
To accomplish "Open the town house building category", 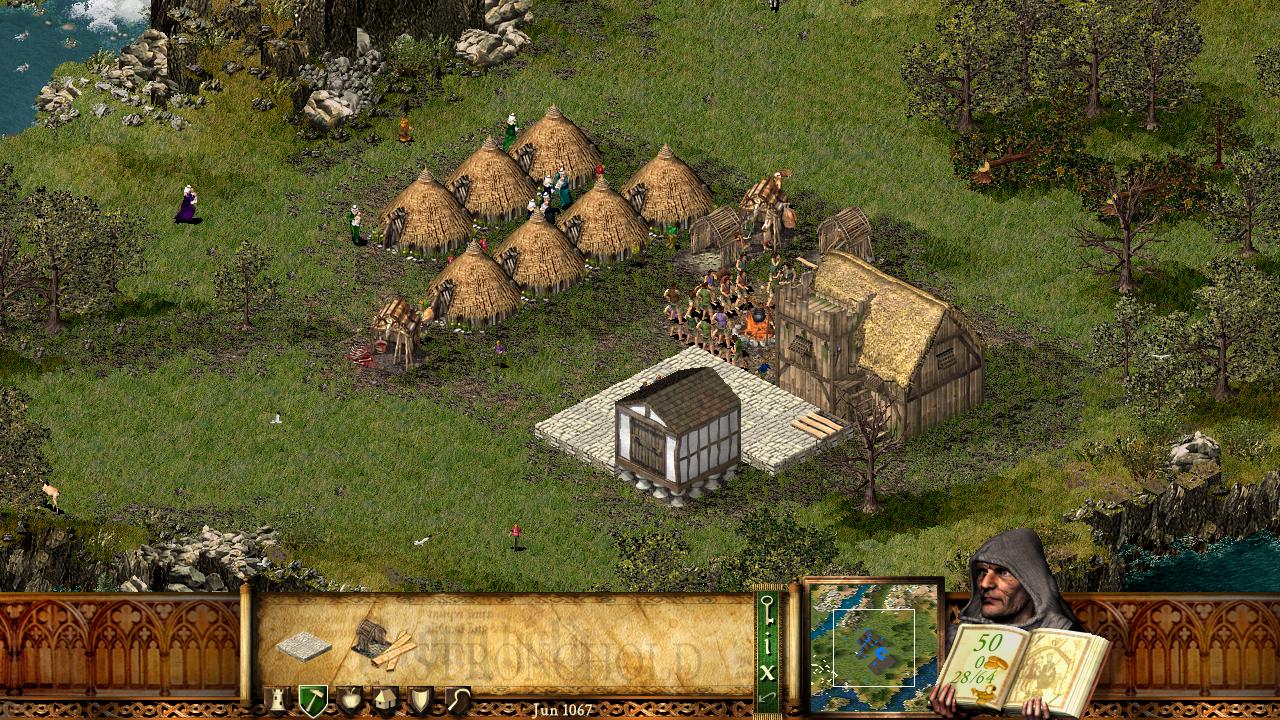I will tap(385, 699).
